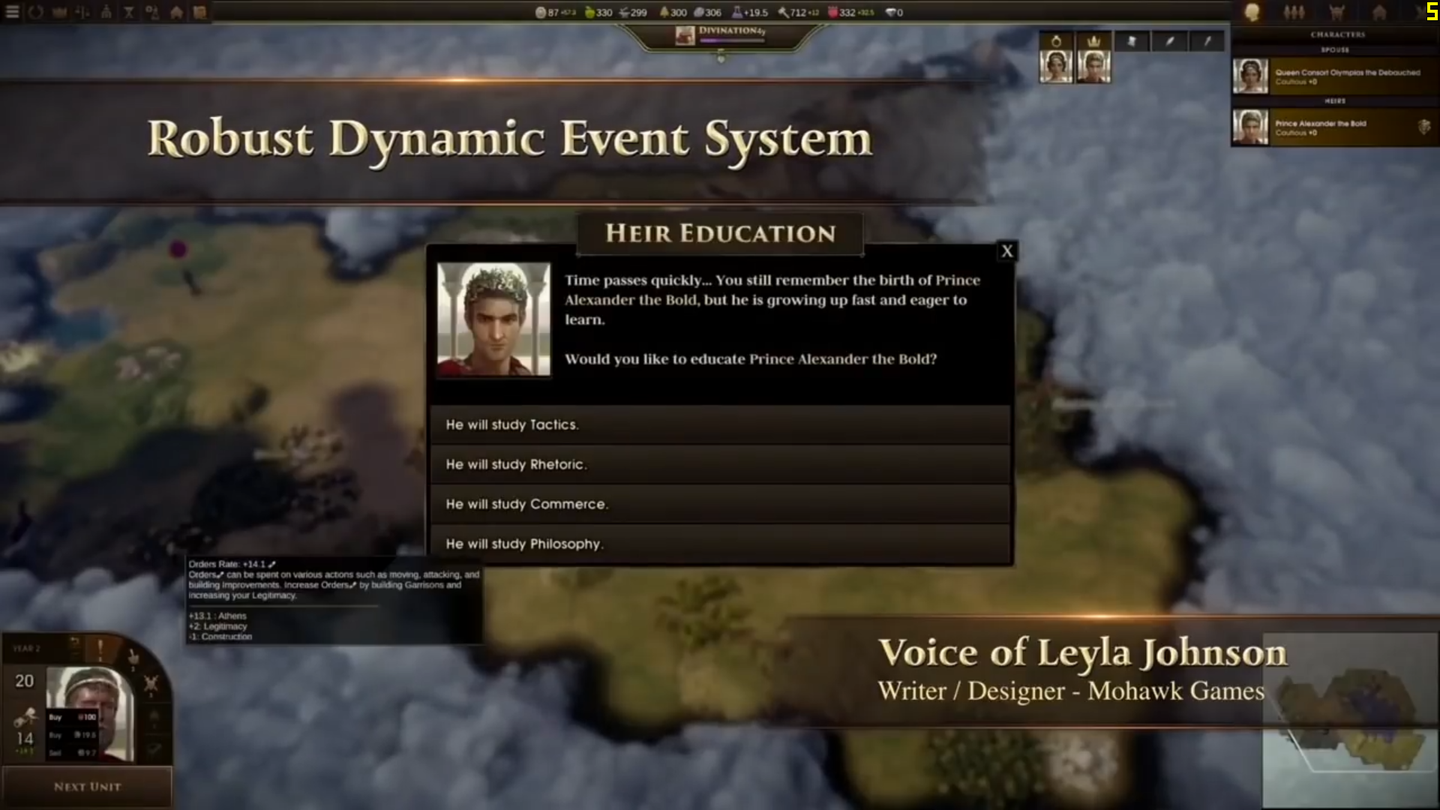1440x810 pixels.
Task: Choose 'He will study Tactics'
Action: coord(719,425)
